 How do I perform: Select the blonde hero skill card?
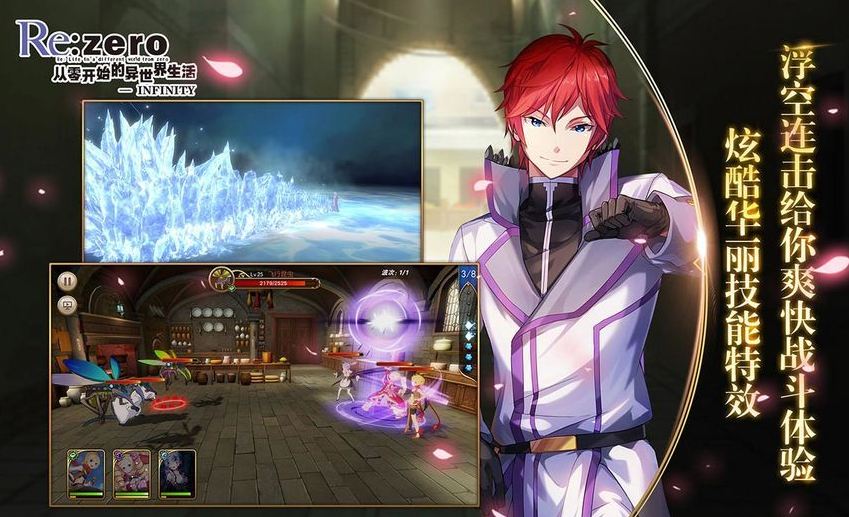[x=86, y=472]
